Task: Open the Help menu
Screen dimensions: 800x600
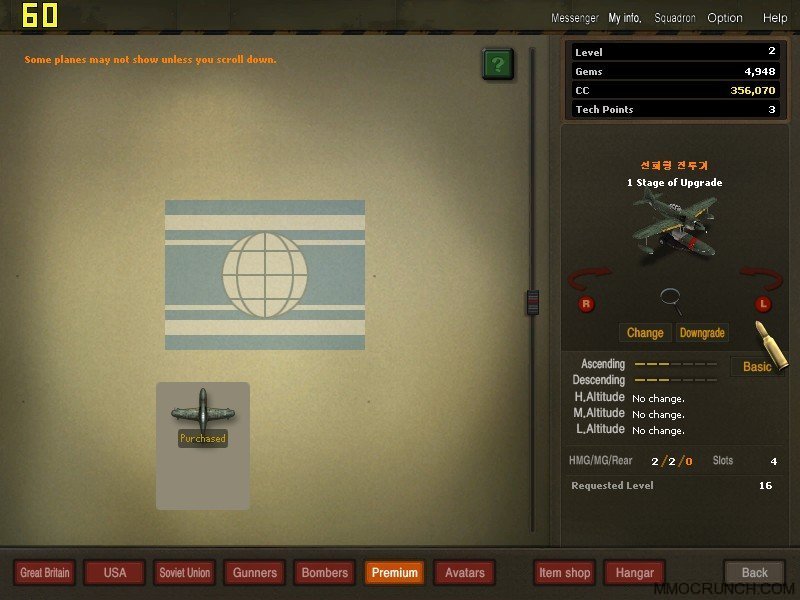Action: [x=775, y=18]
